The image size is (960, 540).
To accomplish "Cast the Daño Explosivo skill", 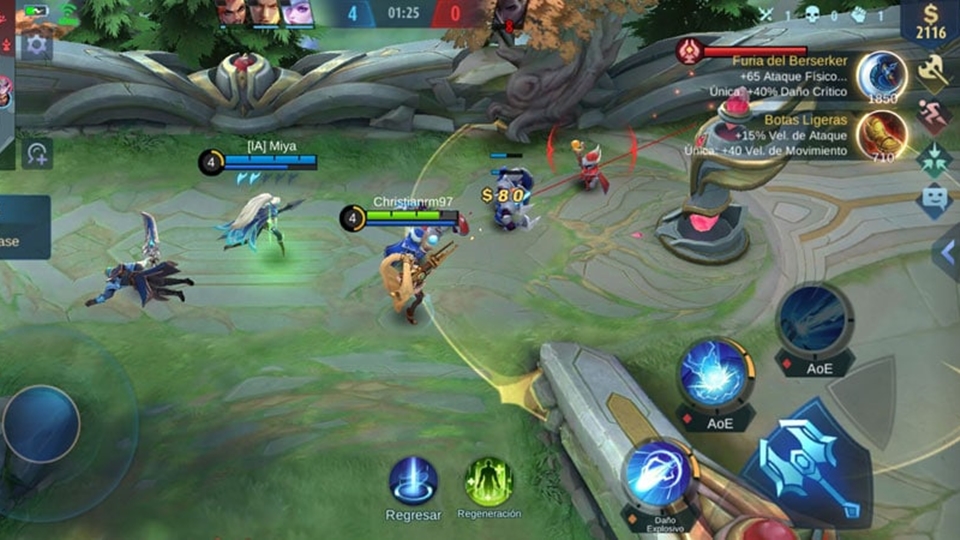I will (659, 473).
